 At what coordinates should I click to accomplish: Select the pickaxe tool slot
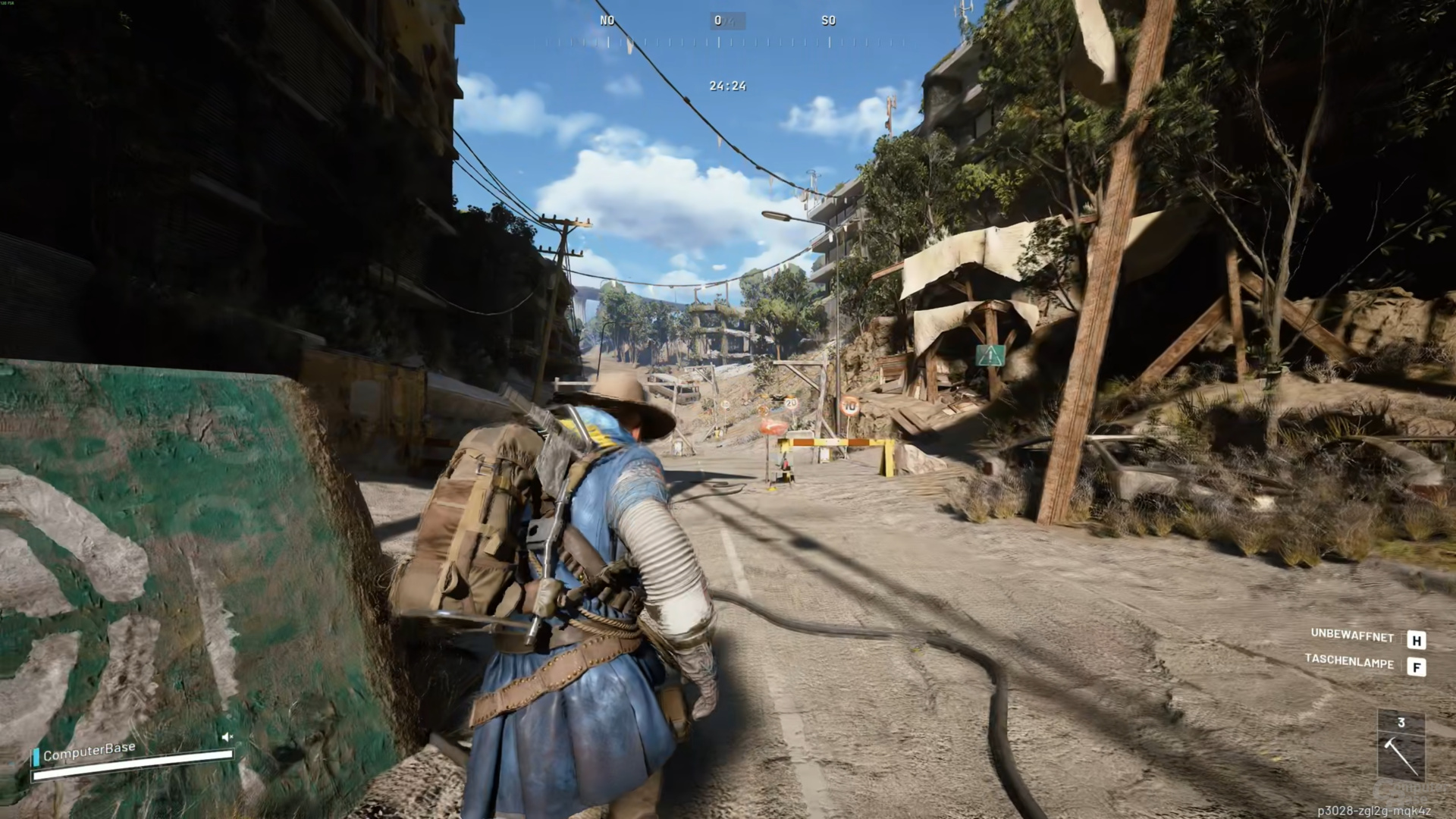point(1401,755)
